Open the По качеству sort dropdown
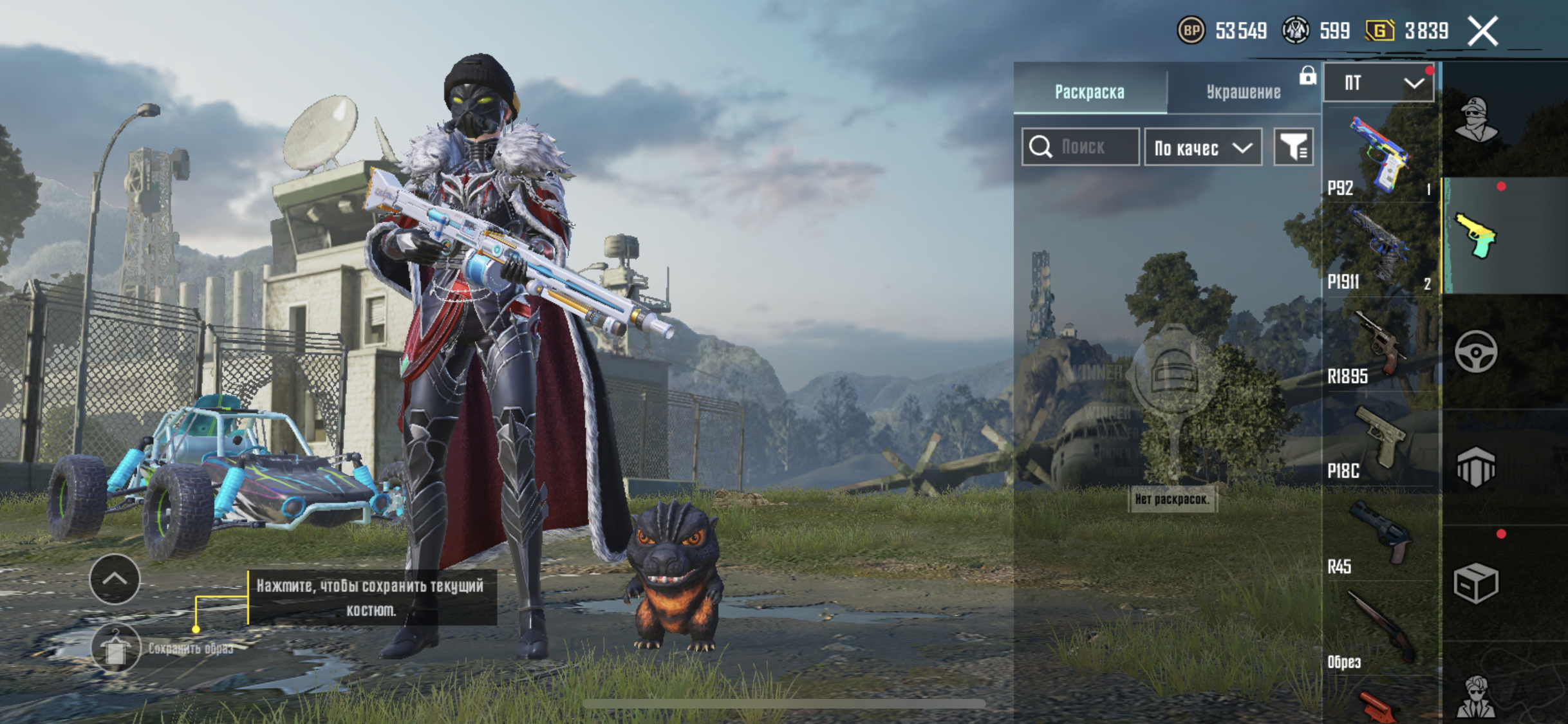The width and height of the screenshot is (1568, 724). coord(1202,147)
